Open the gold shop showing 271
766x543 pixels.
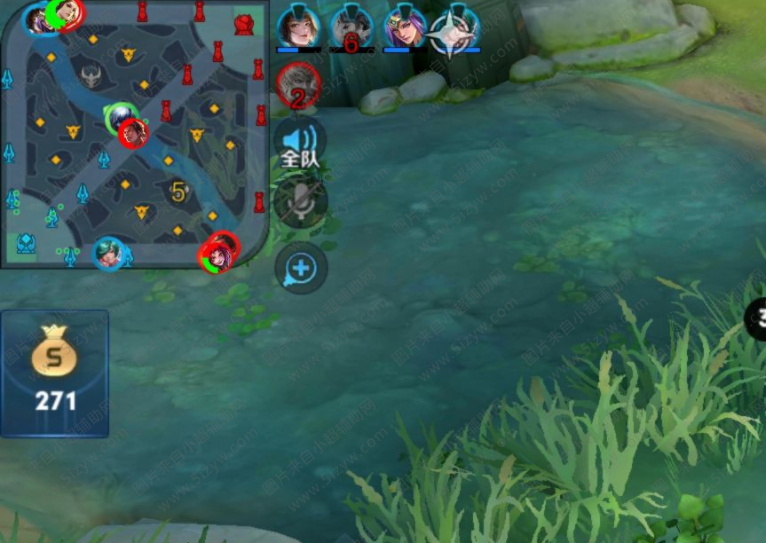pos(55,372)
